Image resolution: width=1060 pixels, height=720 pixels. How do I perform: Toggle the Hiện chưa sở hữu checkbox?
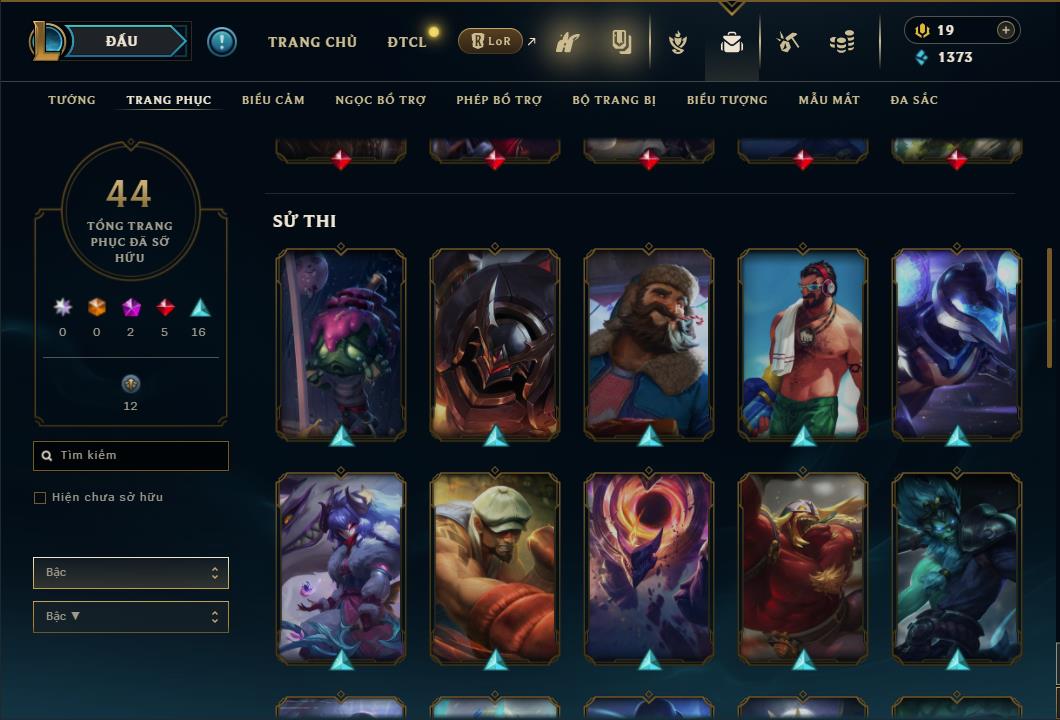point(40,498)
